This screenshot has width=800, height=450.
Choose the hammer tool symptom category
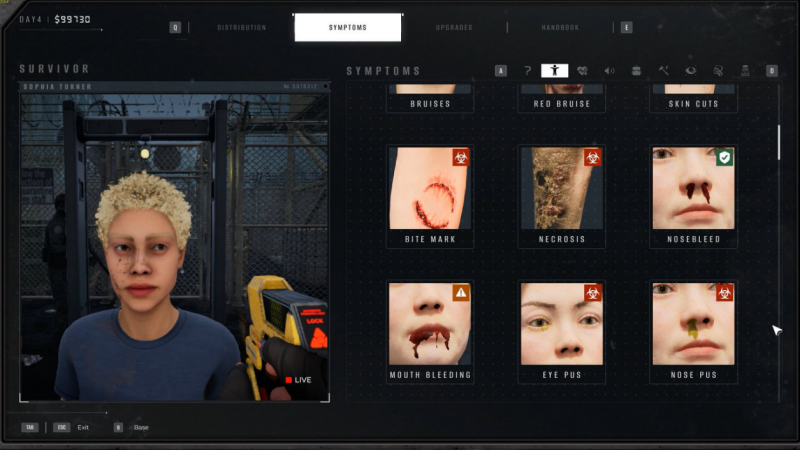[663, 71]
